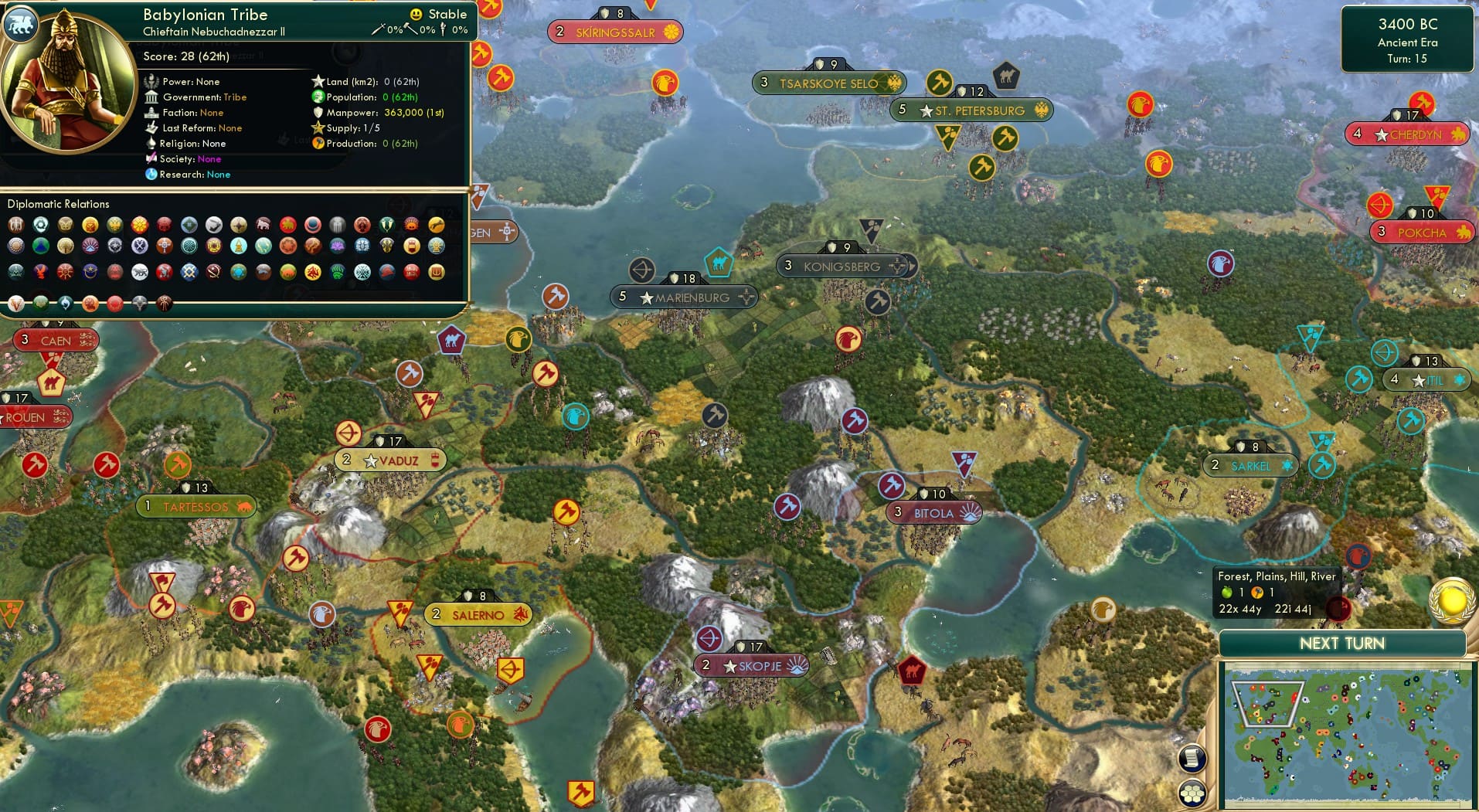Screen dimensions: 1479x812
Task: Click the Manpower shield icon
Action: tap(317, 112)
